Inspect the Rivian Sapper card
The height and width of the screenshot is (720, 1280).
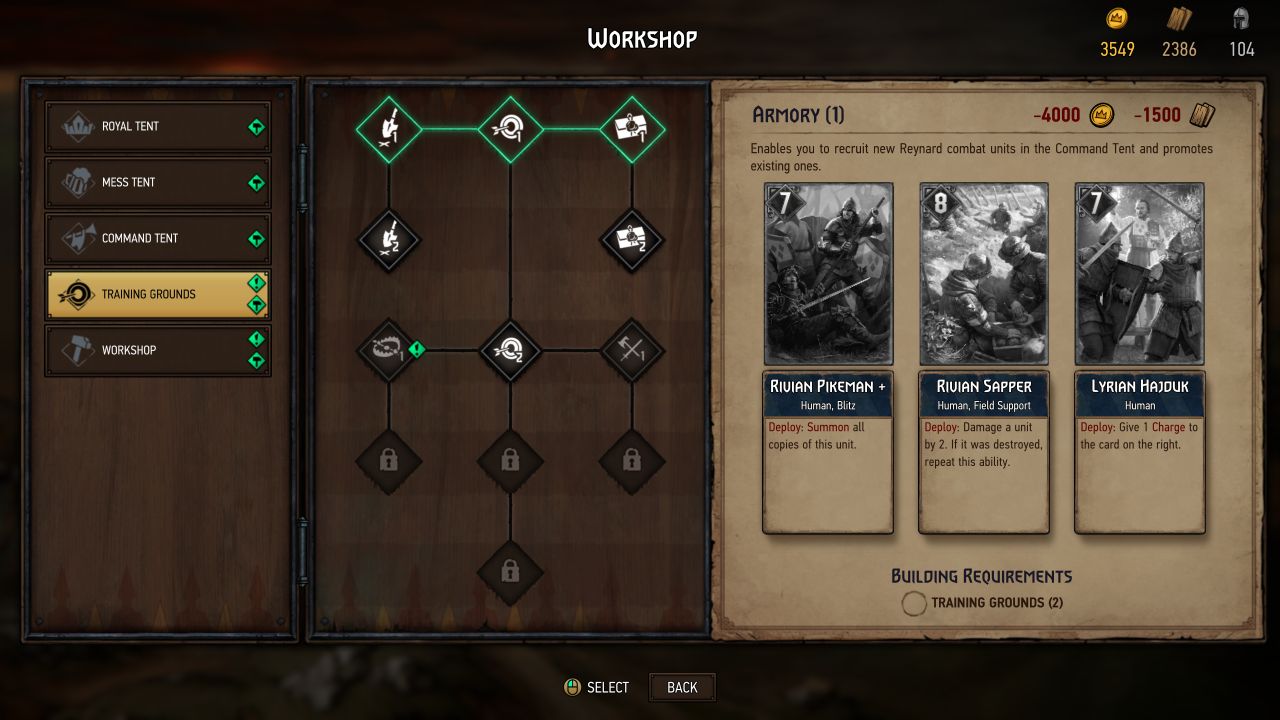pyautogui.click(x=984, y=358)
